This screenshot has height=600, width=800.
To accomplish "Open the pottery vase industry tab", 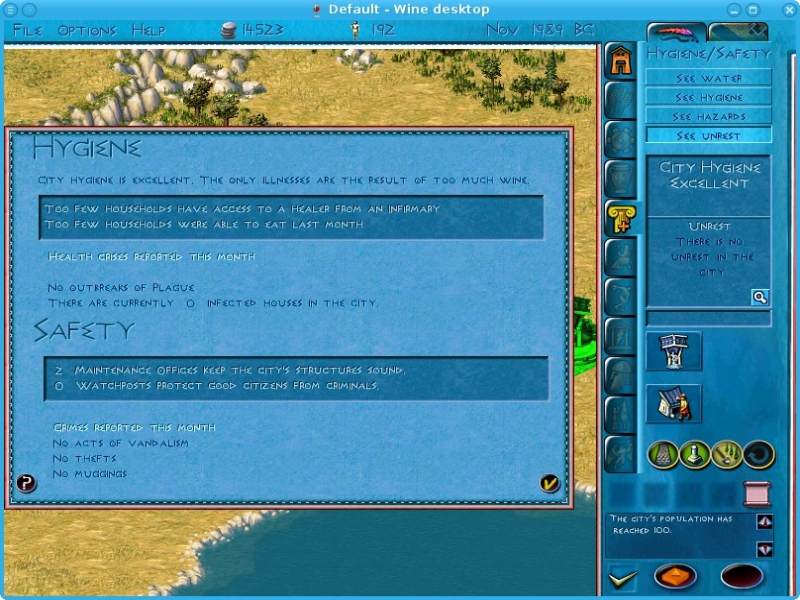I will (x=621, y=178).
